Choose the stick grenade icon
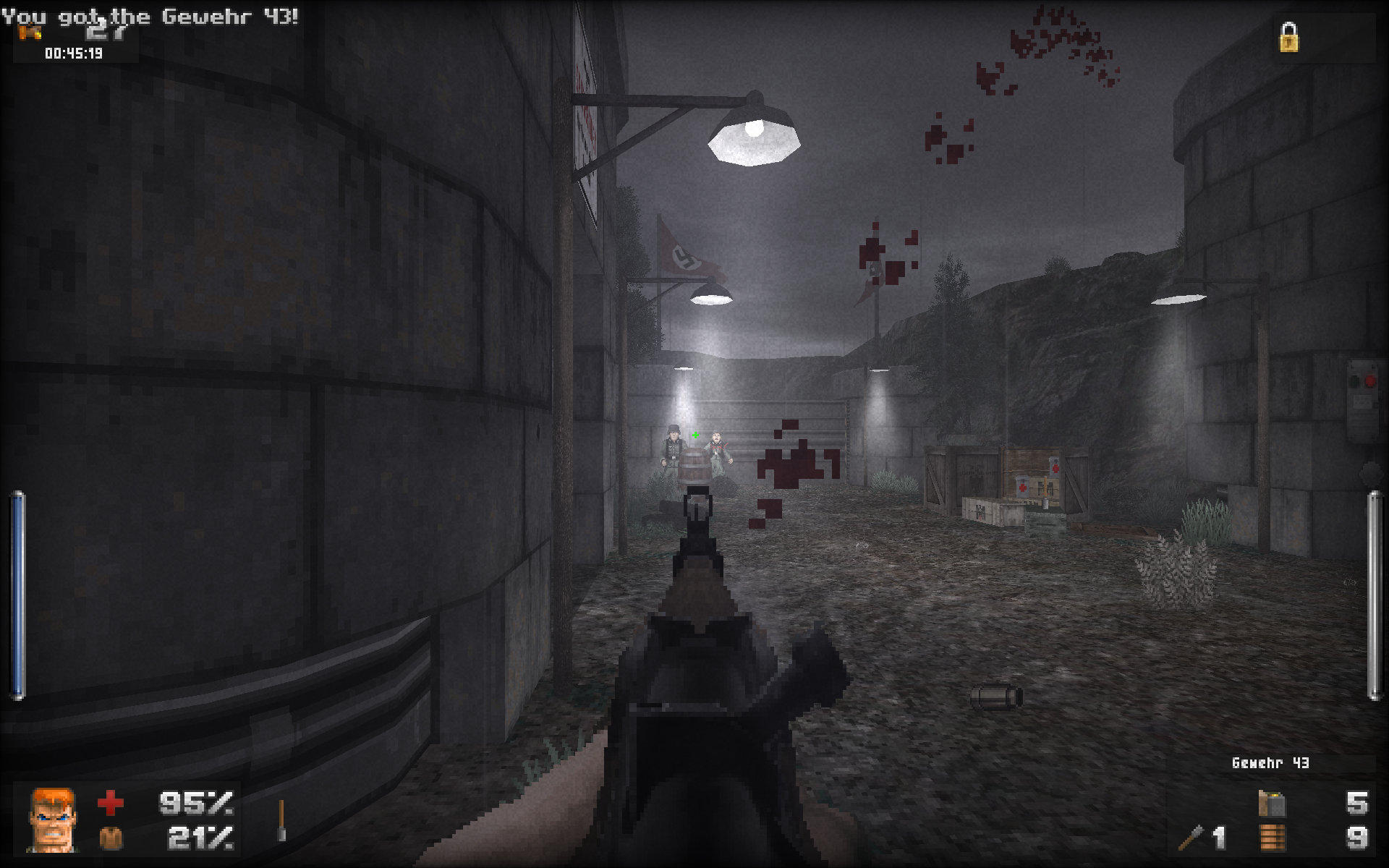 coord(1191,838)
